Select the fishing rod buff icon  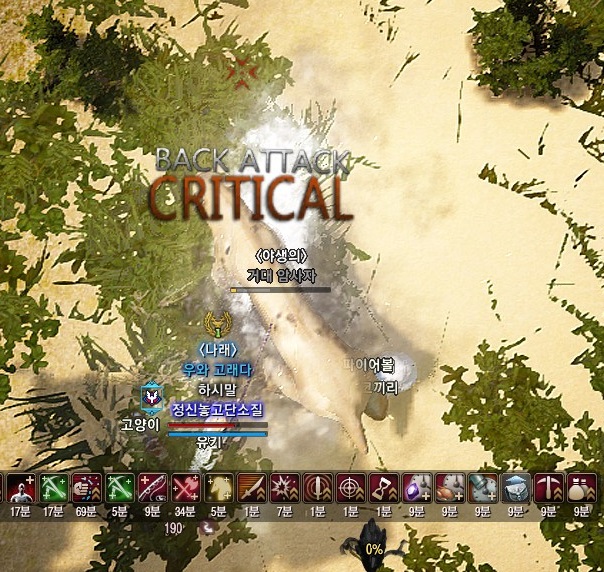tap(151, 488)
